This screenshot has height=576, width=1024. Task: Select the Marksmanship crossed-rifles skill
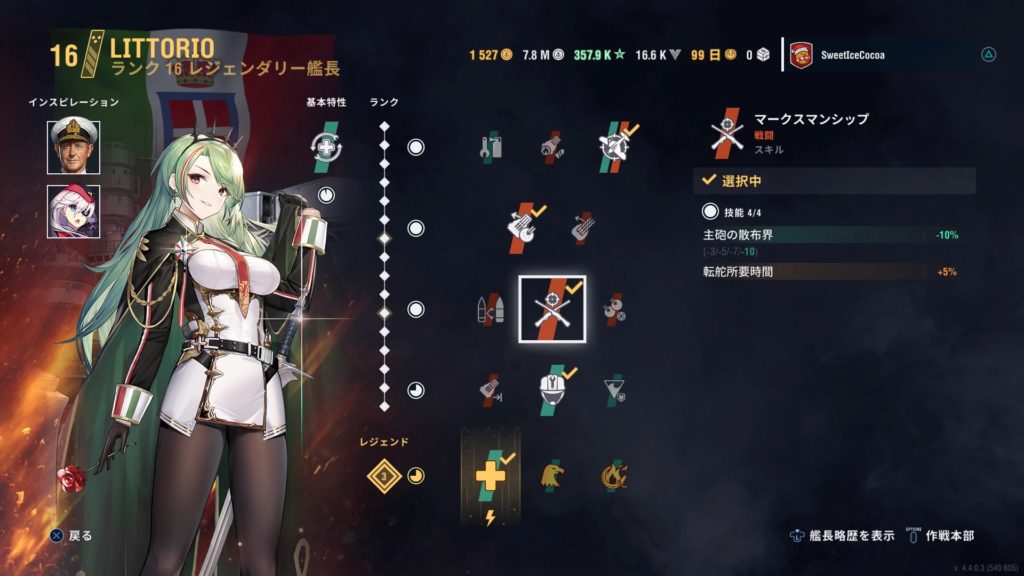pyautogui.click(x=552, y=309)
